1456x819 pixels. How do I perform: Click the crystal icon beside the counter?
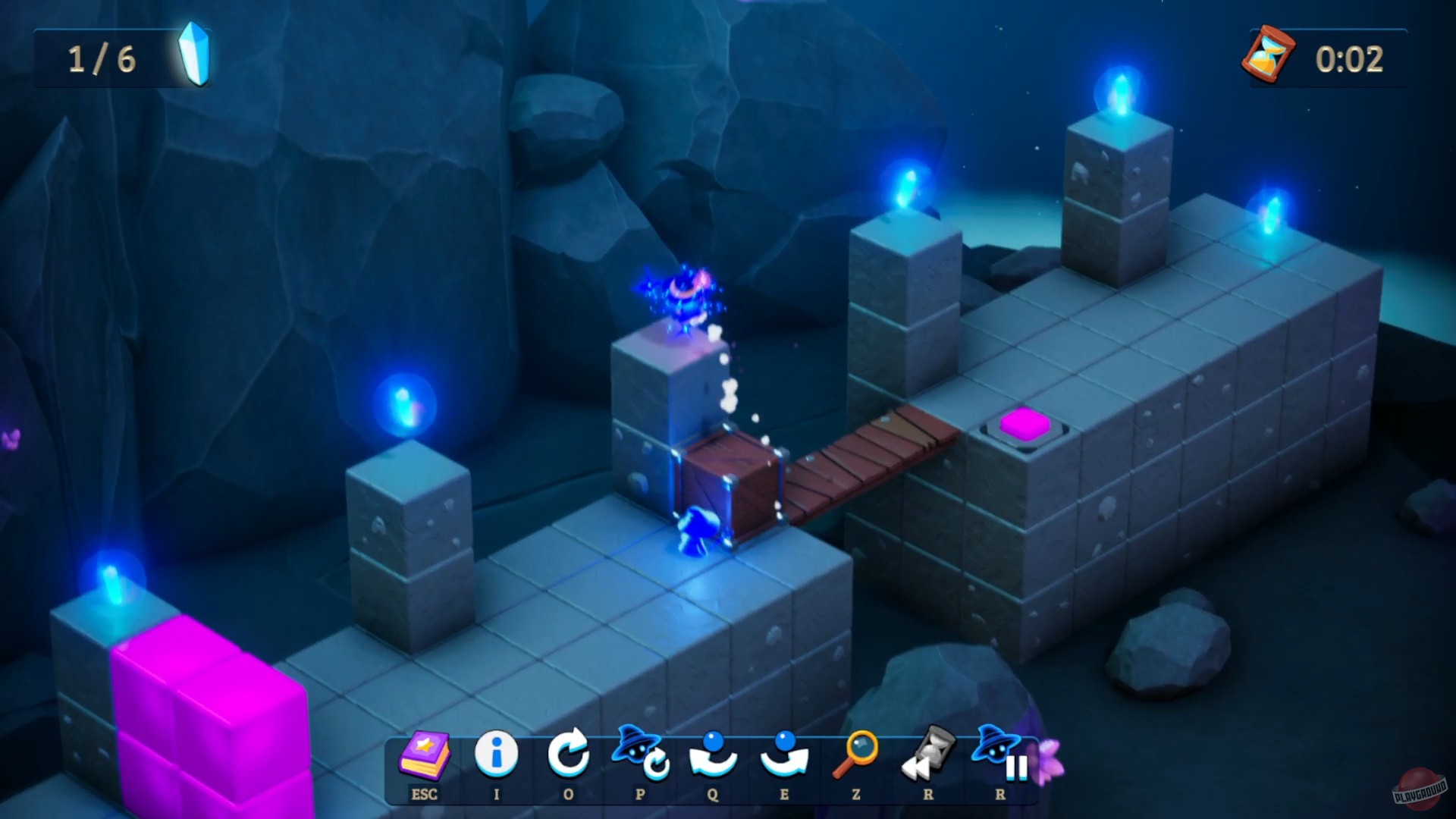click(x=194, y=53)
